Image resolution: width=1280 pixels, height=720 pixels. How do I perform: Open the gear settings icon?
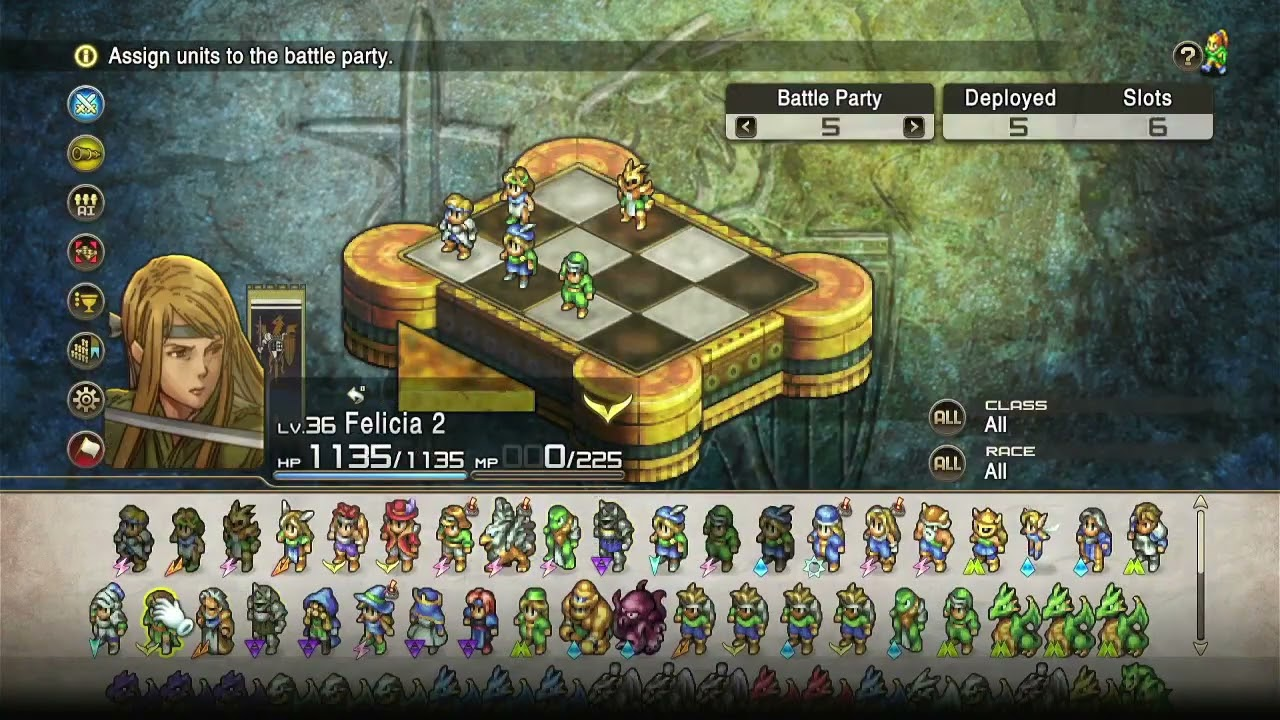86,400
